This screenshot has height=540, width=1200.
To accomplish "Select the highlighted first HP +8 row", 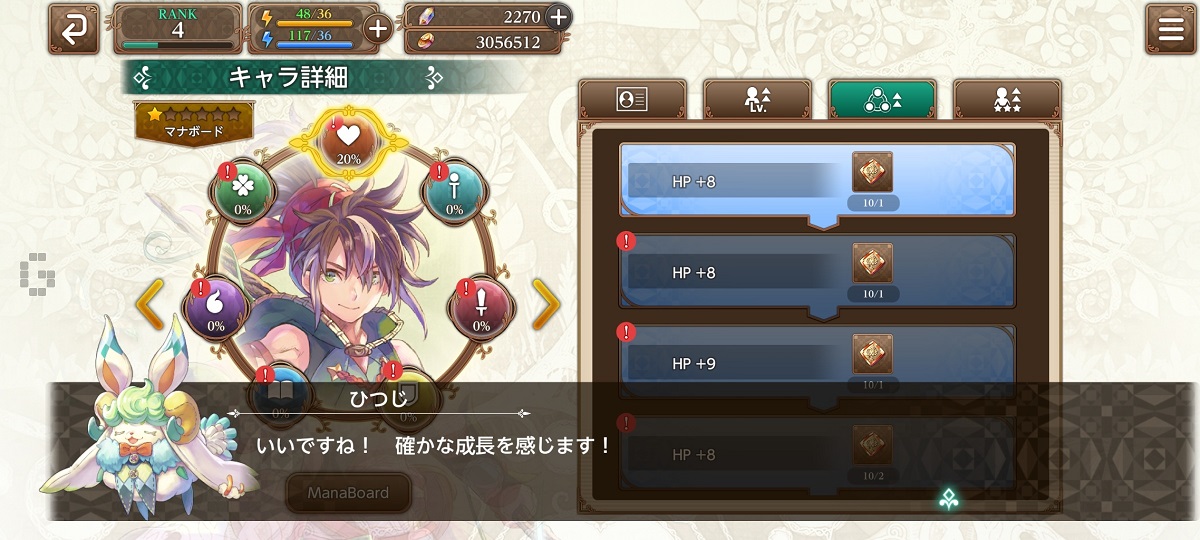I will (x=817, y=181).
